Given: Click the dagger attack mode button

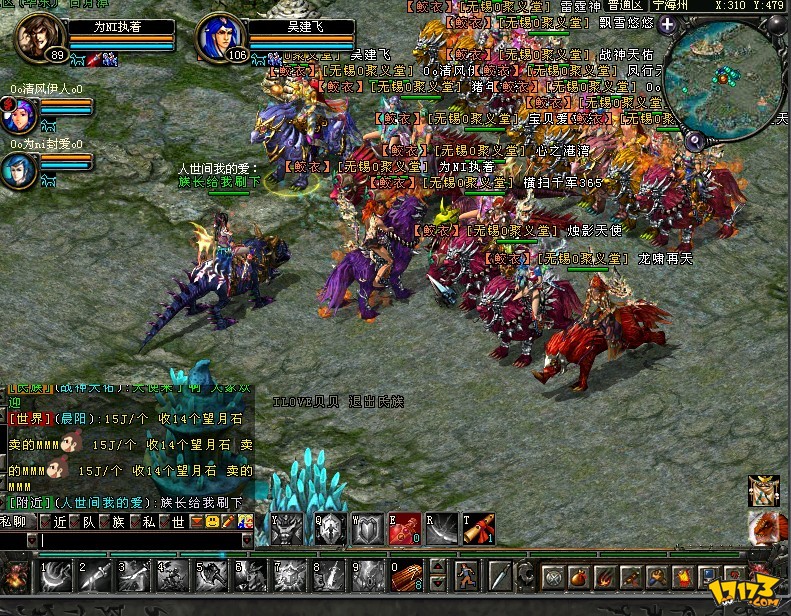Looking at the screenshot, I should [499, 575].
